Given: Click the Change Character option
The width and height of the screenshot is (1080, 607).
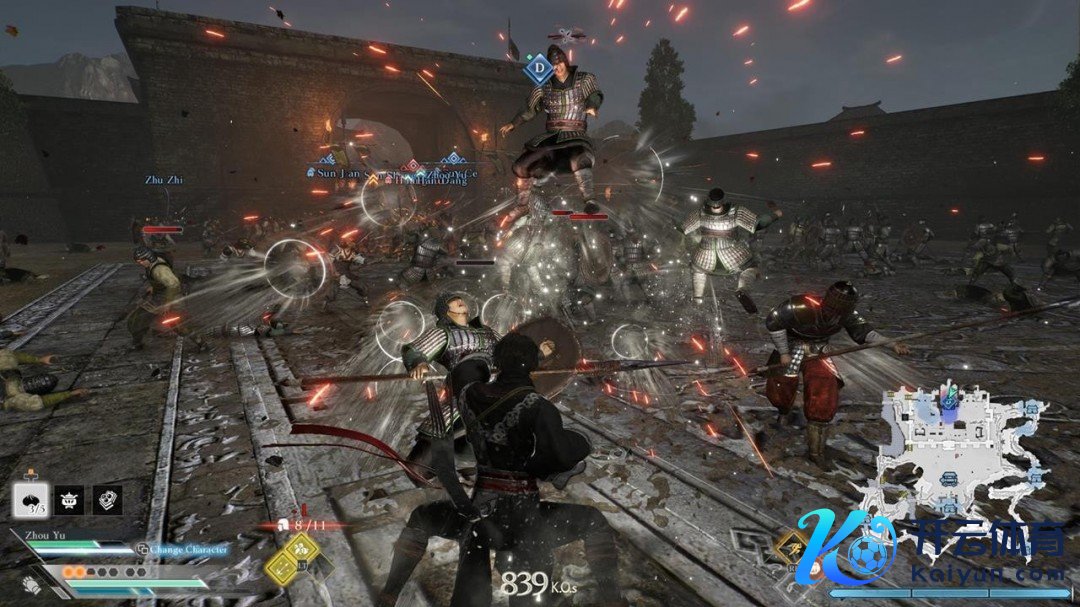Looking at the screenshot, I should point(183,549).
